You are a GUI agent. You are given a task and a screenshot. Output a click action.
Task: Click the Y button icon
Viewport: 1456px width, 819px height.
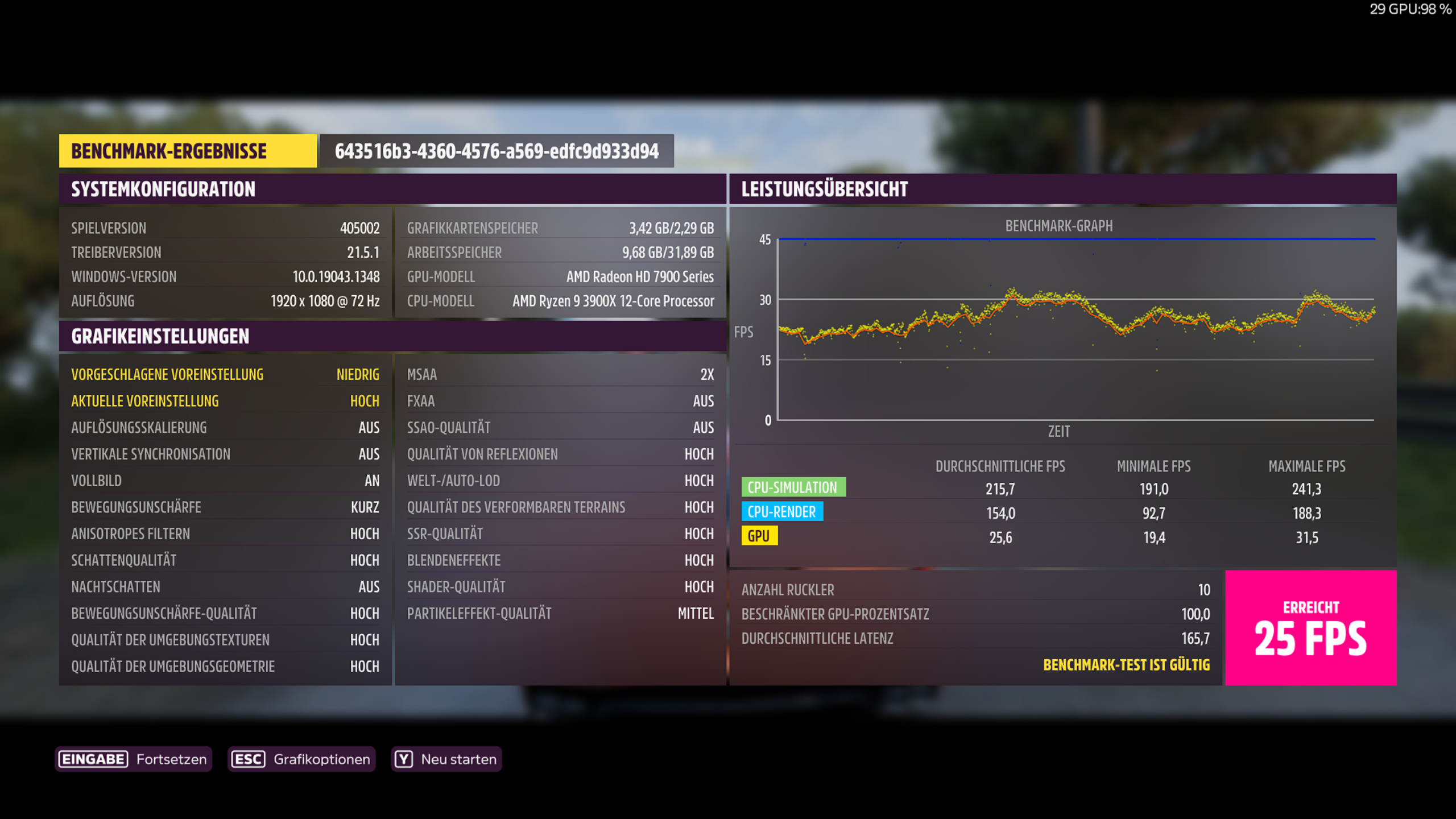[404, 759]
